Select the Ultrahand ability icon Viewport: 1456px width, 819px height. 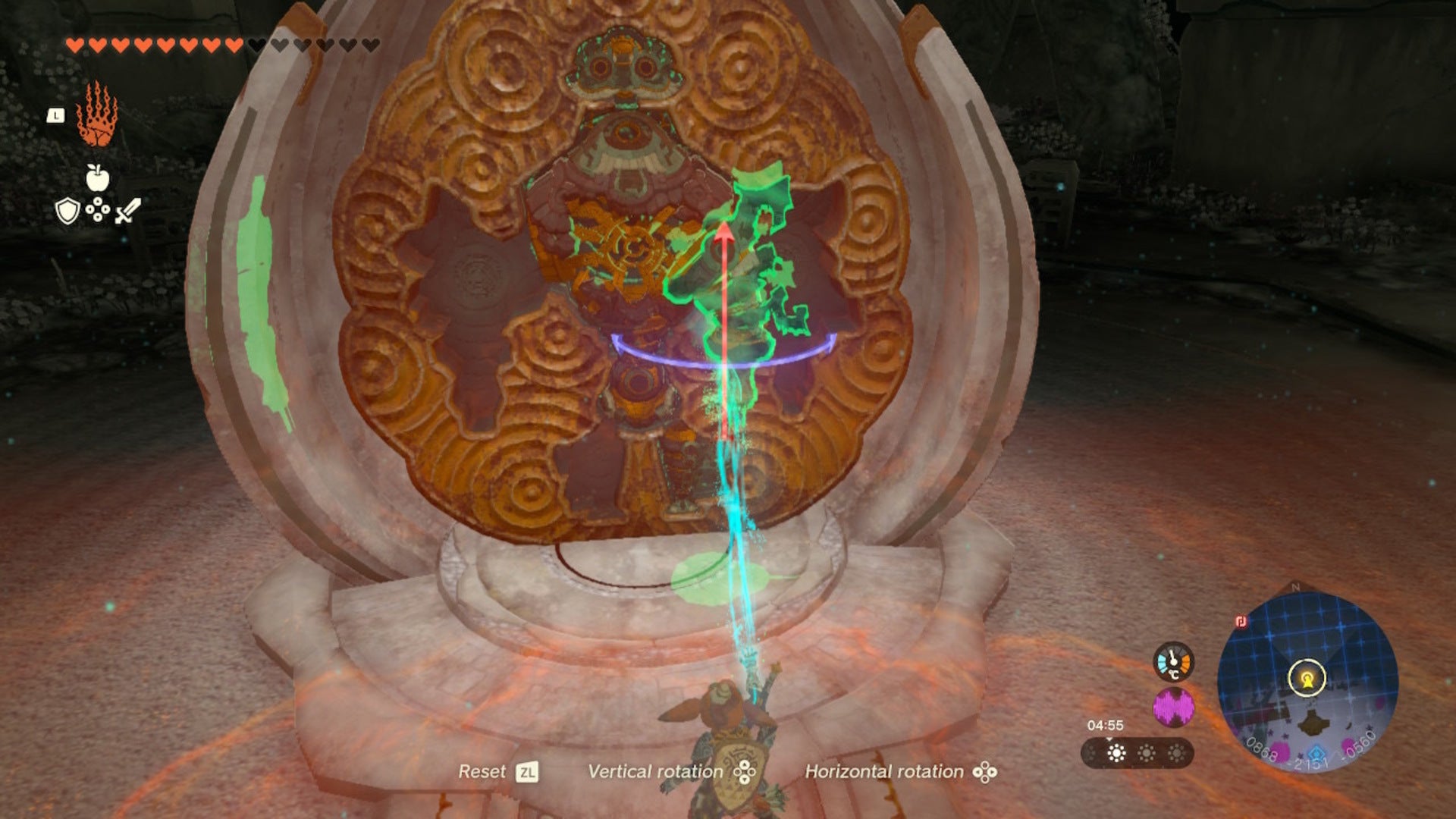(96, 115)
